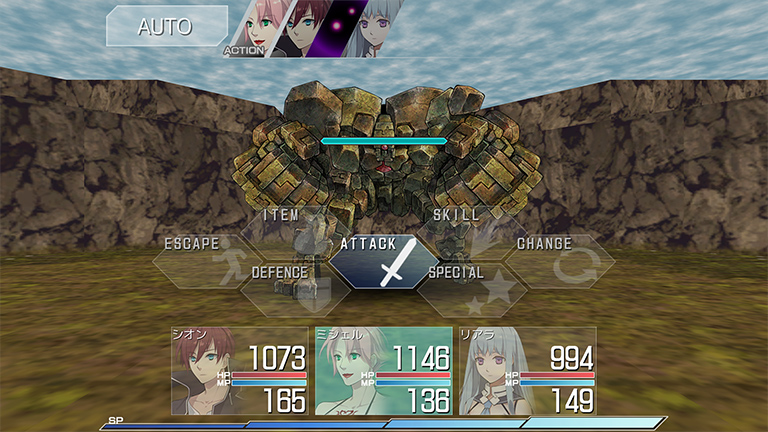Select the CHANGE party command

tap(556, 260)
